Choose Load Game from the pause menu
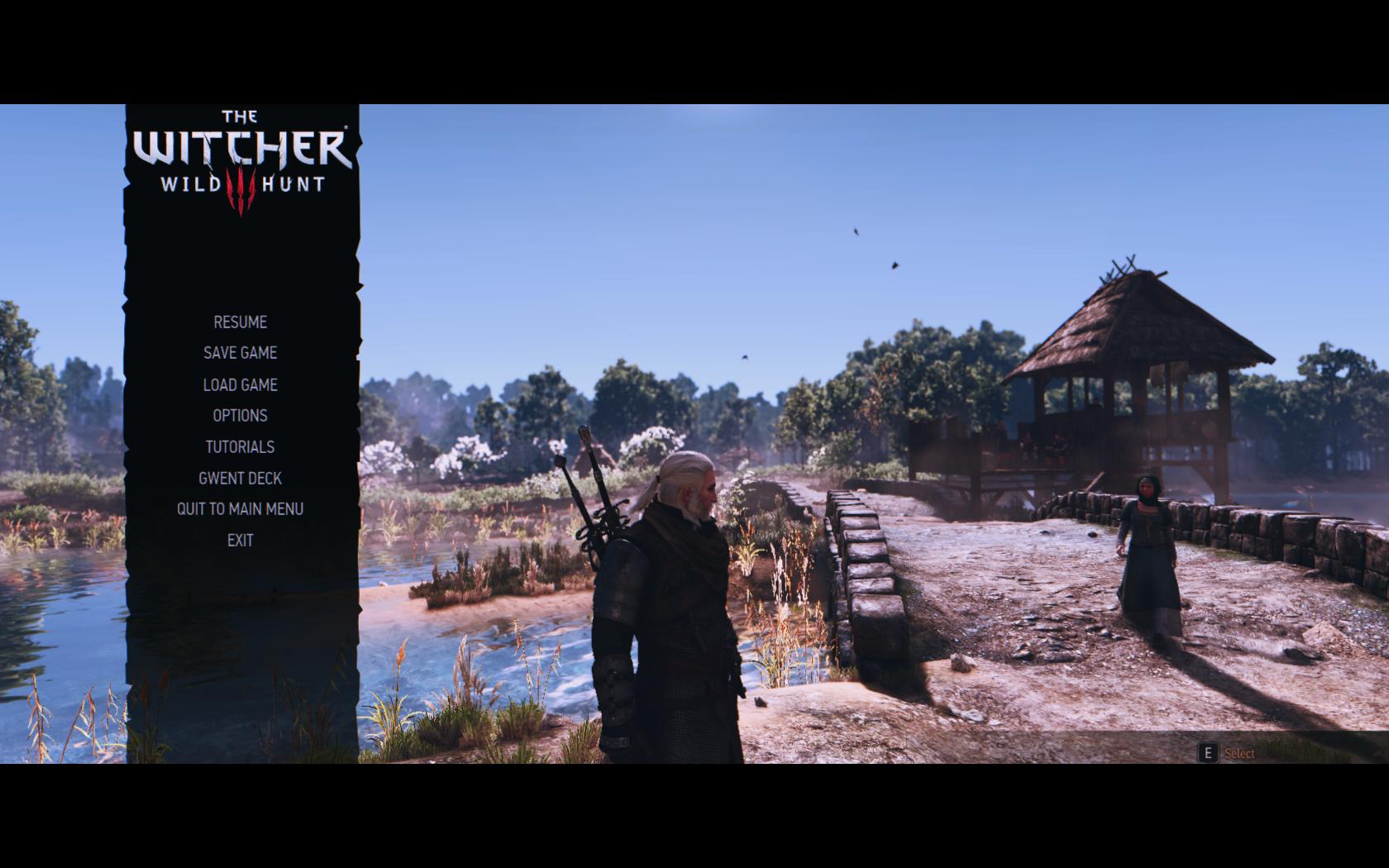The image size is (1389, 868). click(240, 385)
